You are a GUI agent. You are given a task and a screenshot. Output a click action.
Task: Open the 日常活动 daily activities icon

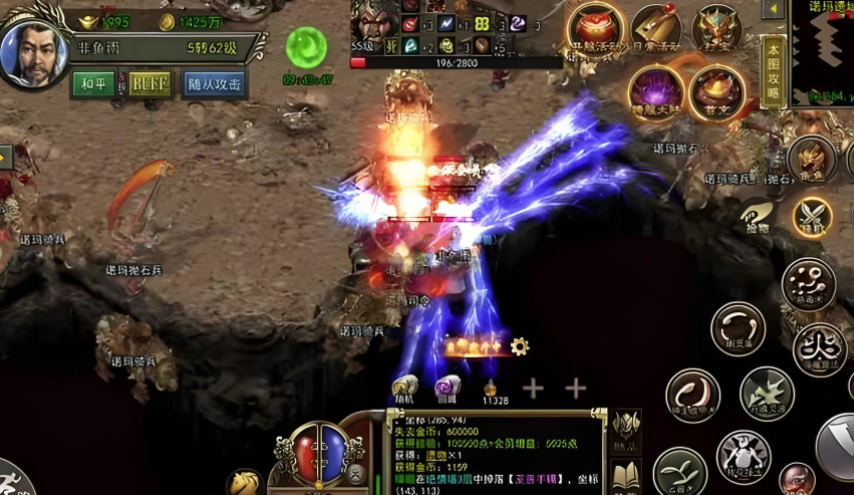[655, 28]
